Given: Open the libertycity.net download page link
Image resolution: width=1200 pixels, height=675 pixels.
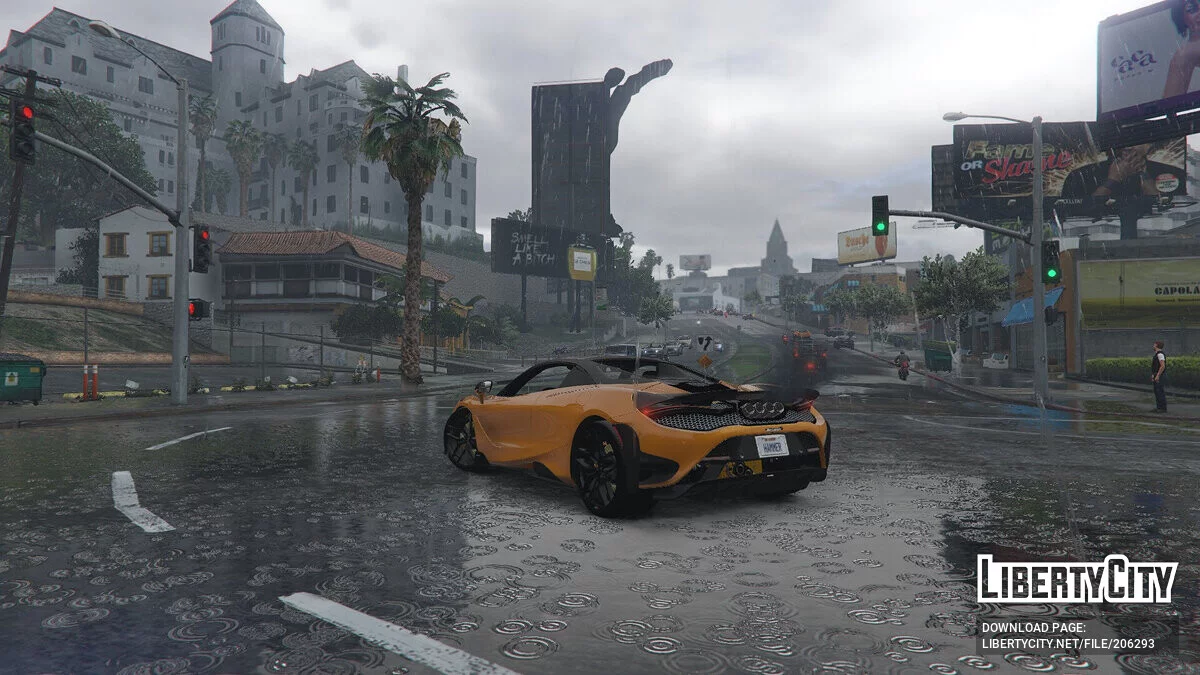Looking at the screenshot, I should click(1067, 645).
